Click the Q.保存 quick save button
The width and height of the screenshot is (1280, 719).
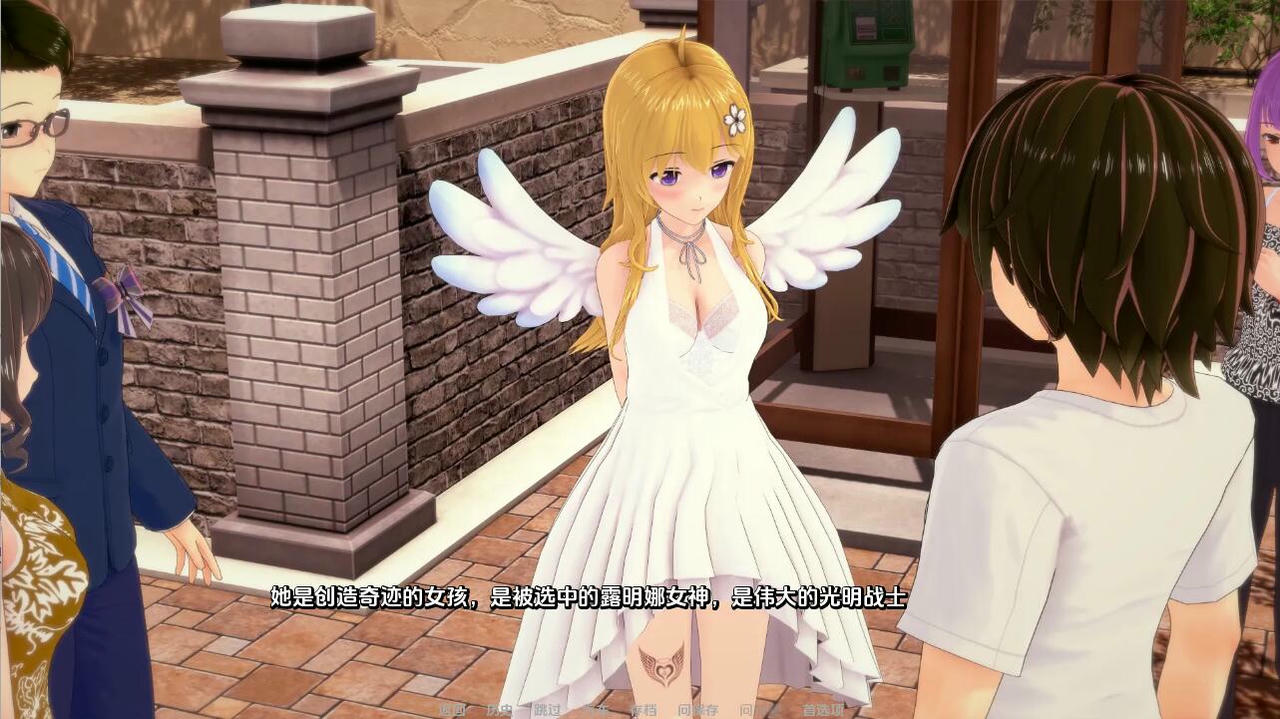(x=698, y=710)
